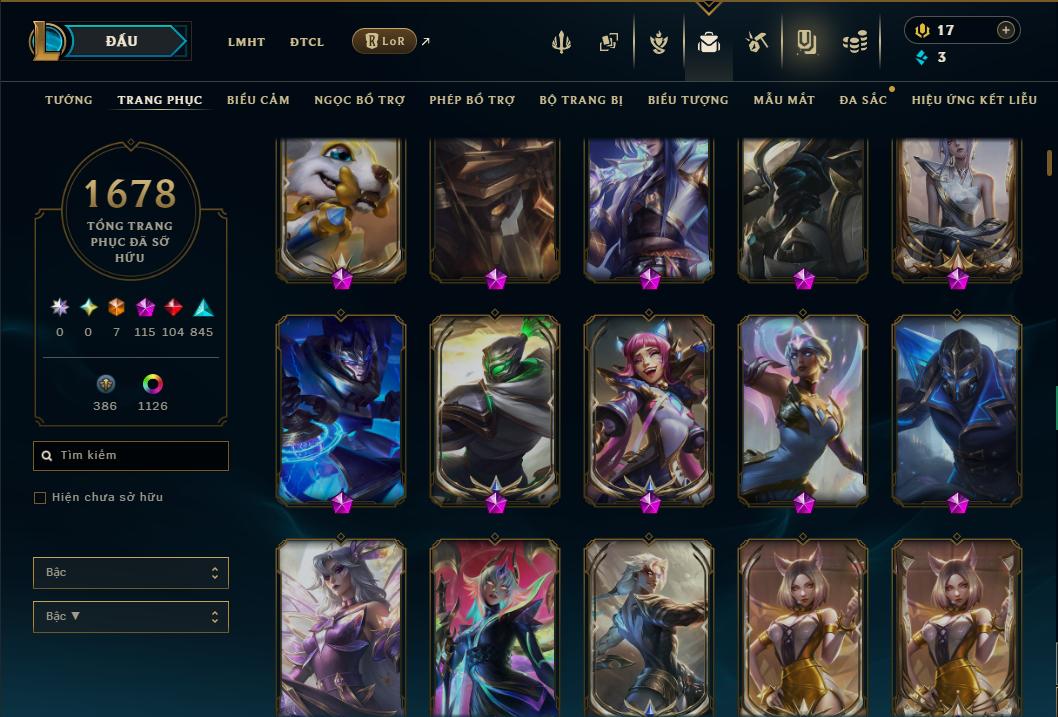Go to the PHÉP BỔ TRỢ tab

click(472, 100)
